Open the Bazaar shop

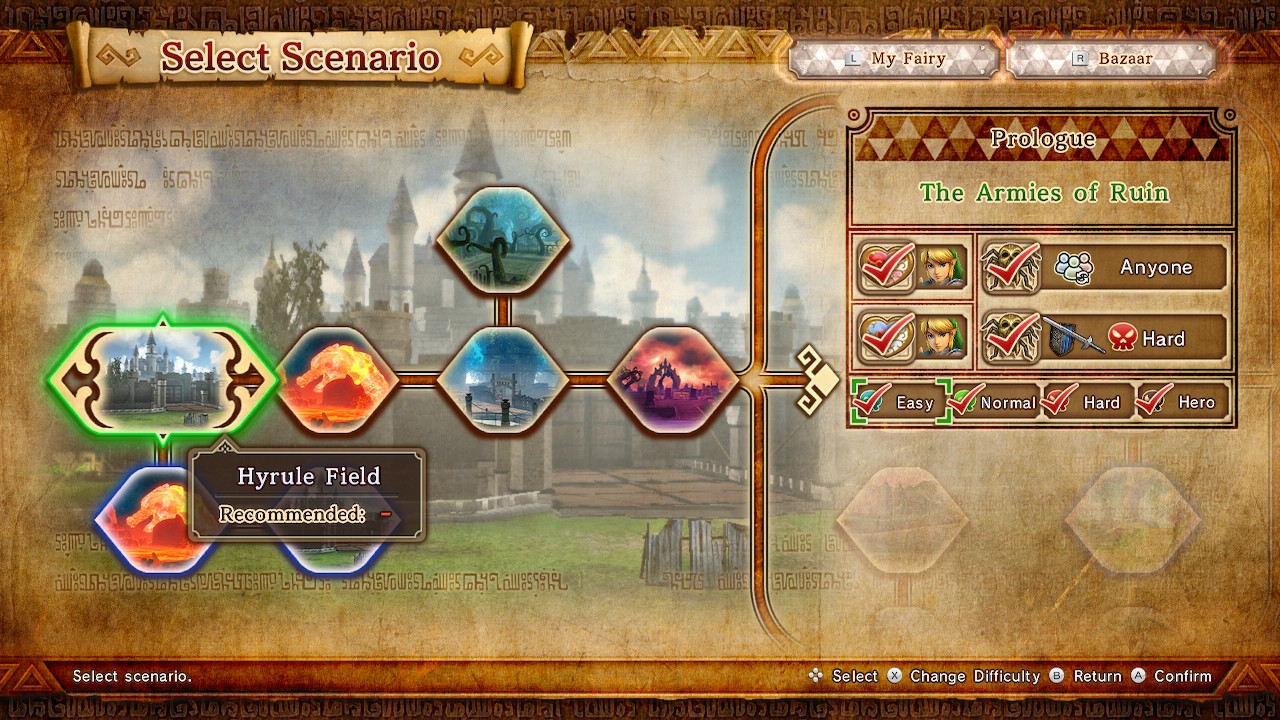(1111, 59)
